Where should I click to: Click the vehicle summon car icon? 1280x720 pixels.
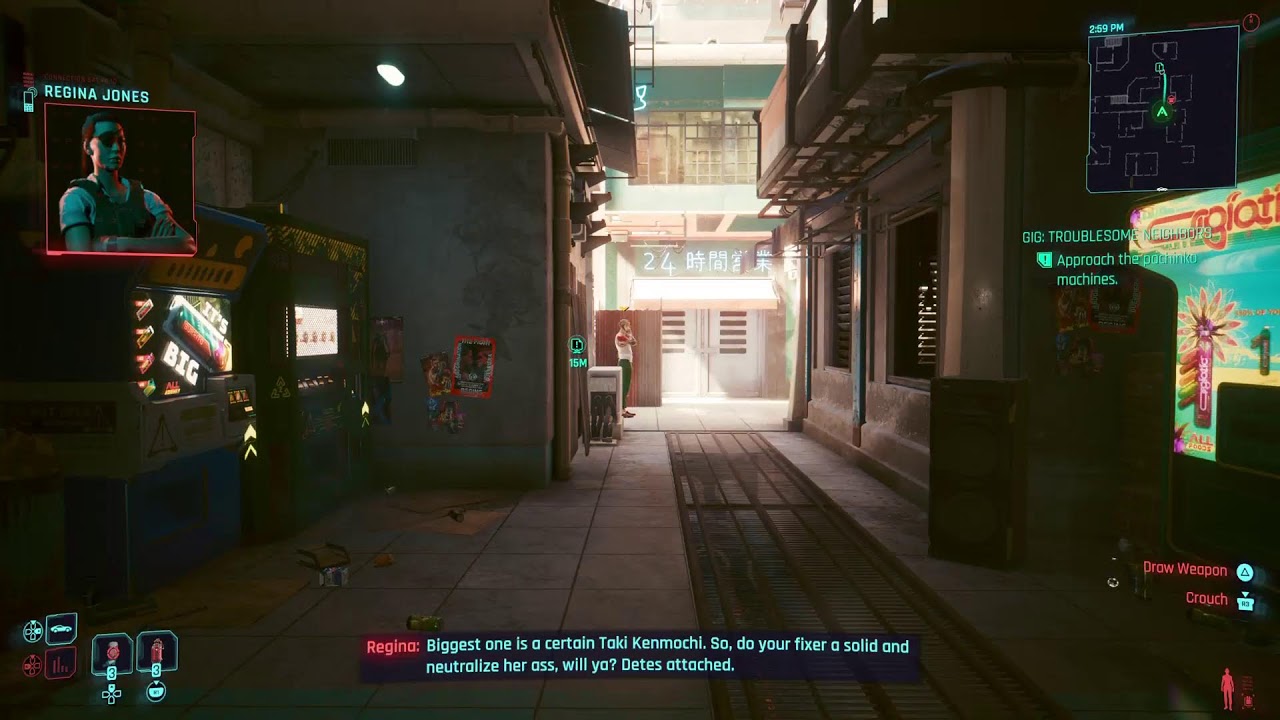tap(60, 629)
